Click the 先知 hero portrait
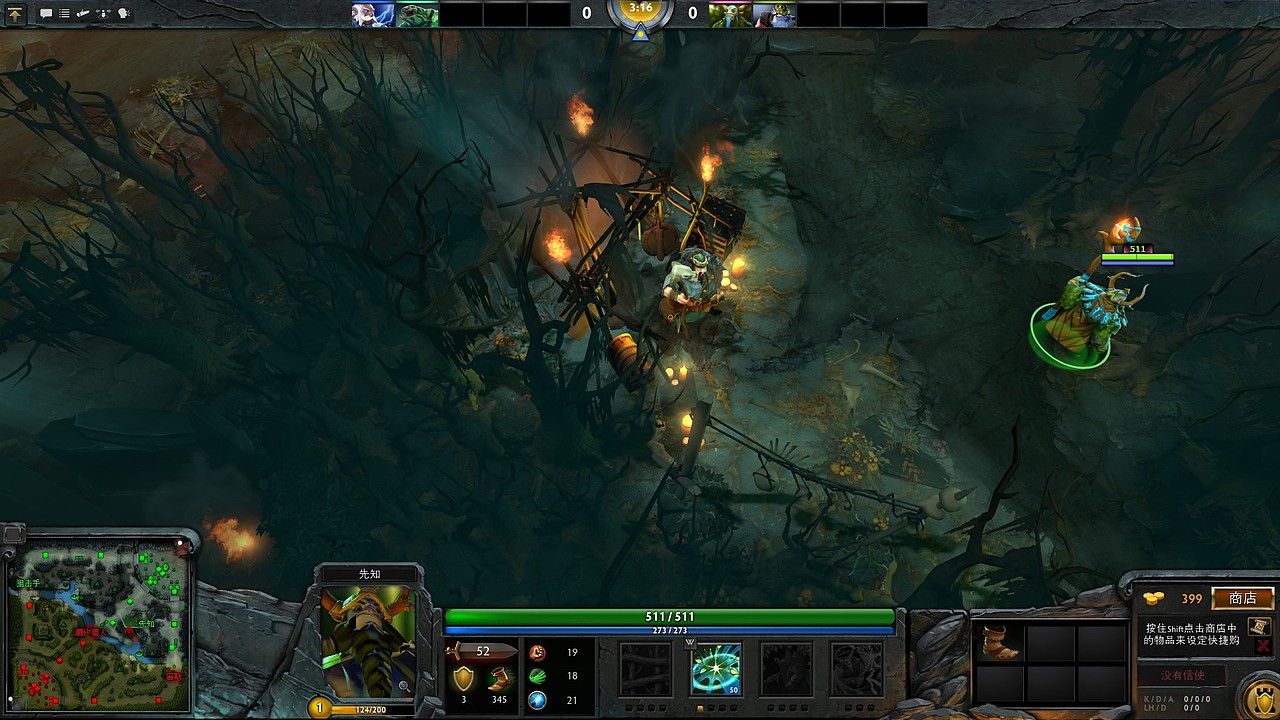Screen dimensions: 1280x720 pos(372,645)
